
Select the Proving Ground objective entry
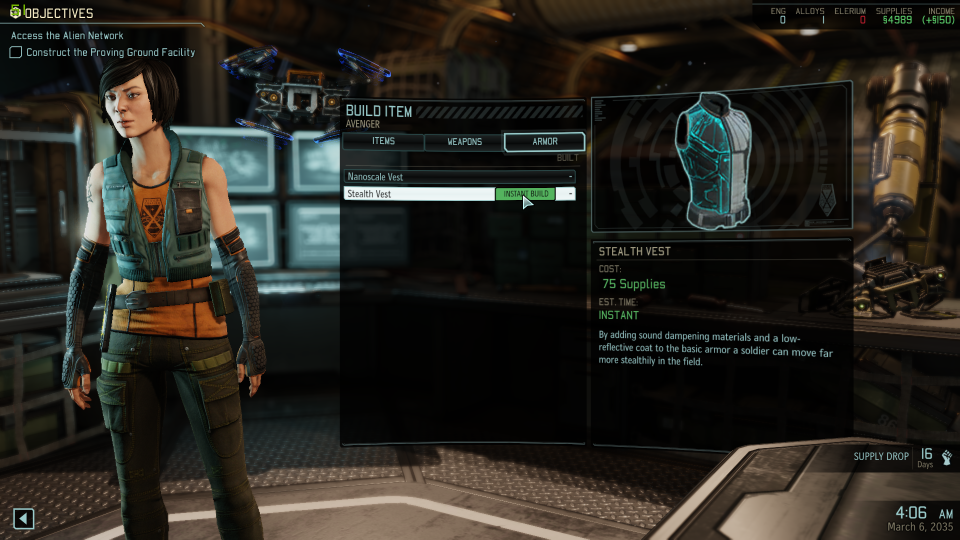(x=110, y=52)
